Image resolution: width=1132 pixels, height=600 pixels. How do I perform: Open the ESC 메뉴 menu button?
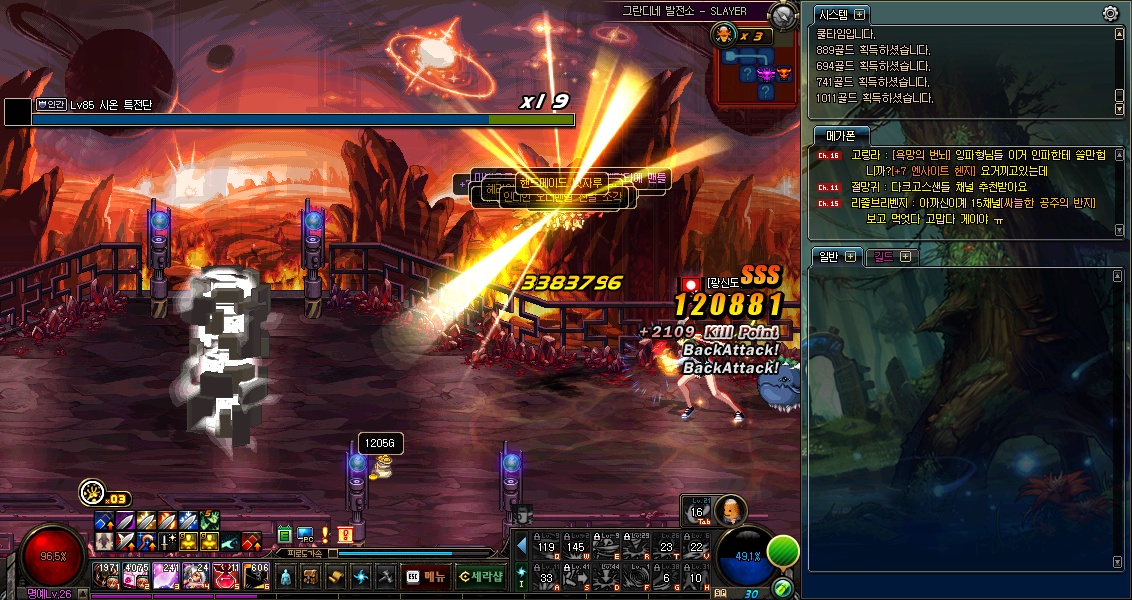click(x=425, y=576)
